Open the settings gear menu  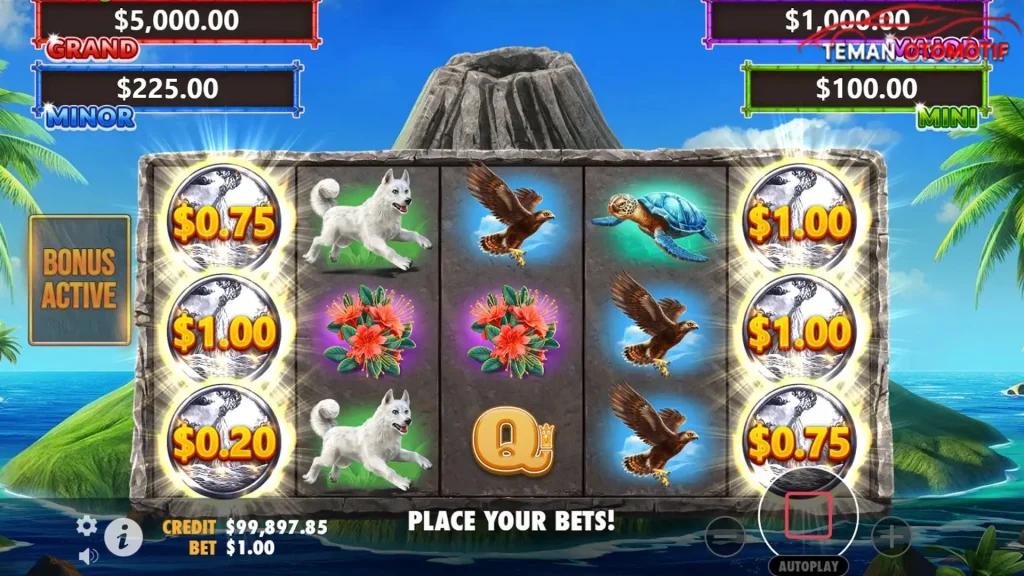pos(88,525)
